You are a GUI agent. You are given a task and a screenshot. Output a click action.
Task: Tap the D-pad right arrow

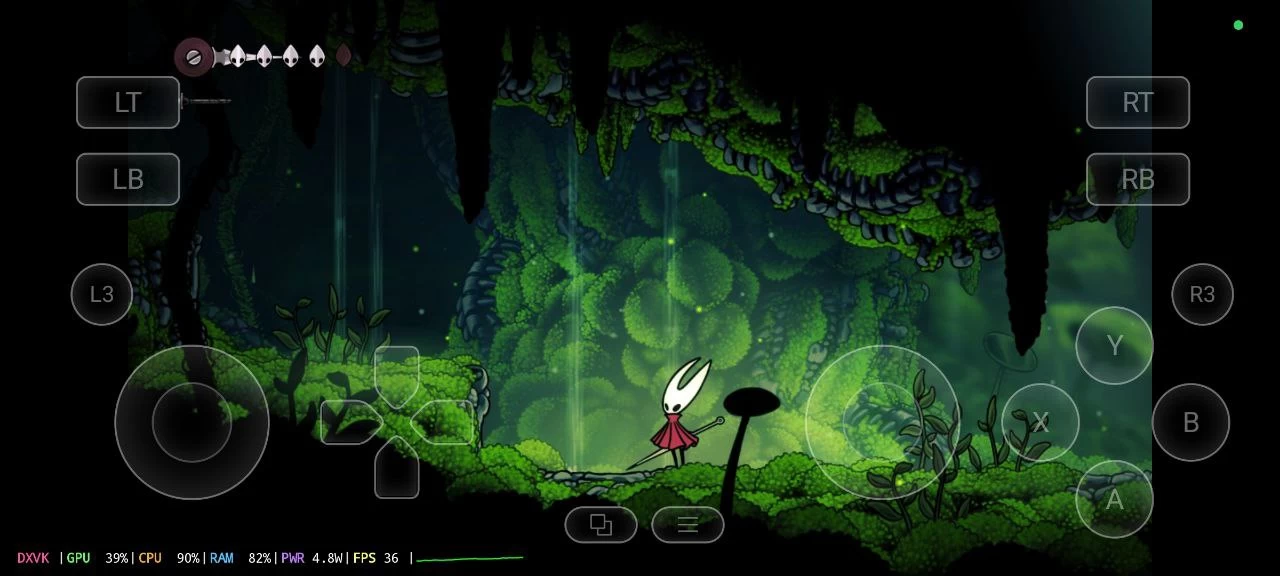tap(445, 421)
